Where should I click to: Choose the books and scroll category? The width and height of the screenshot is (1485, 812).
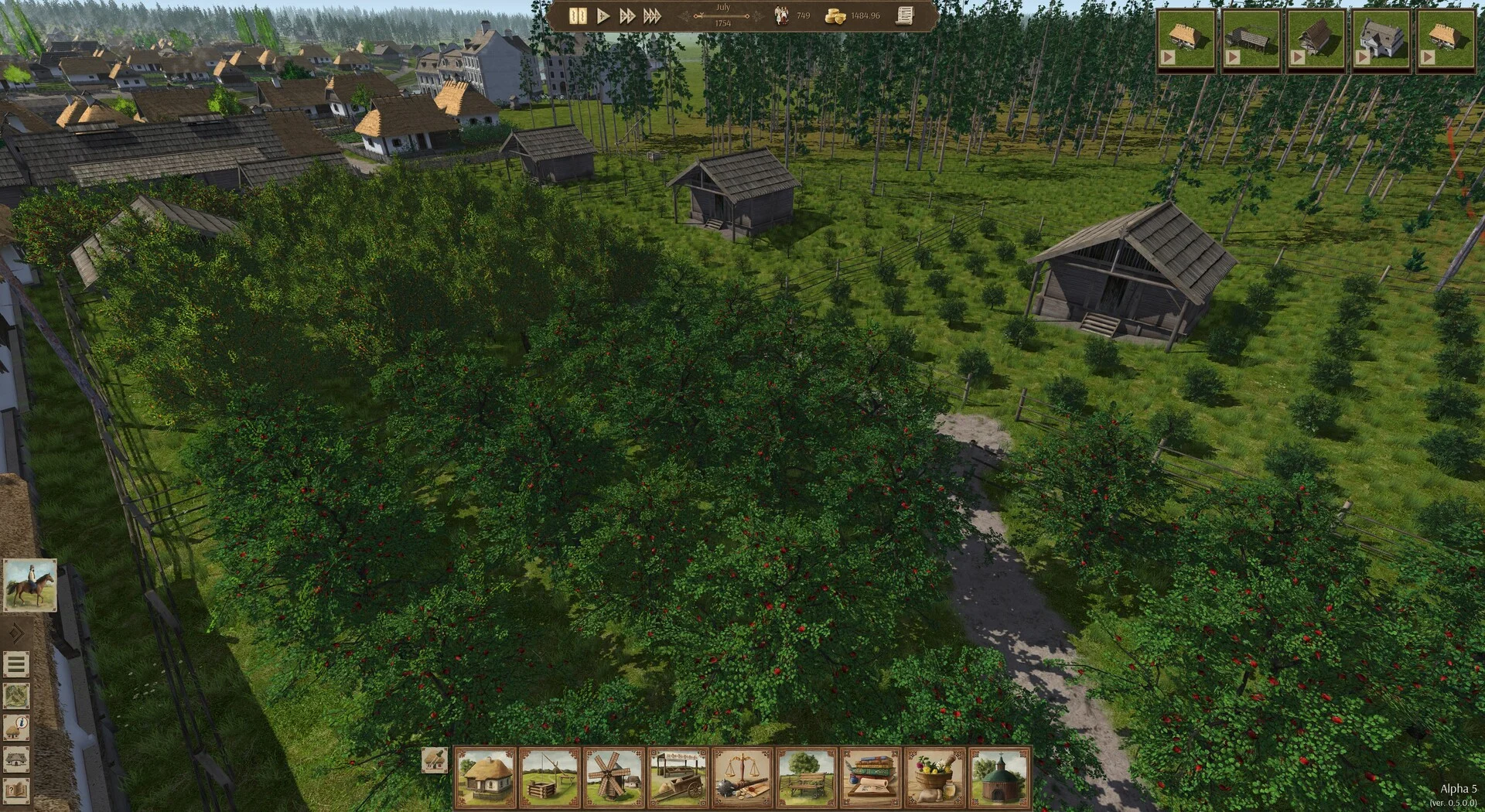tap(870, 777)
